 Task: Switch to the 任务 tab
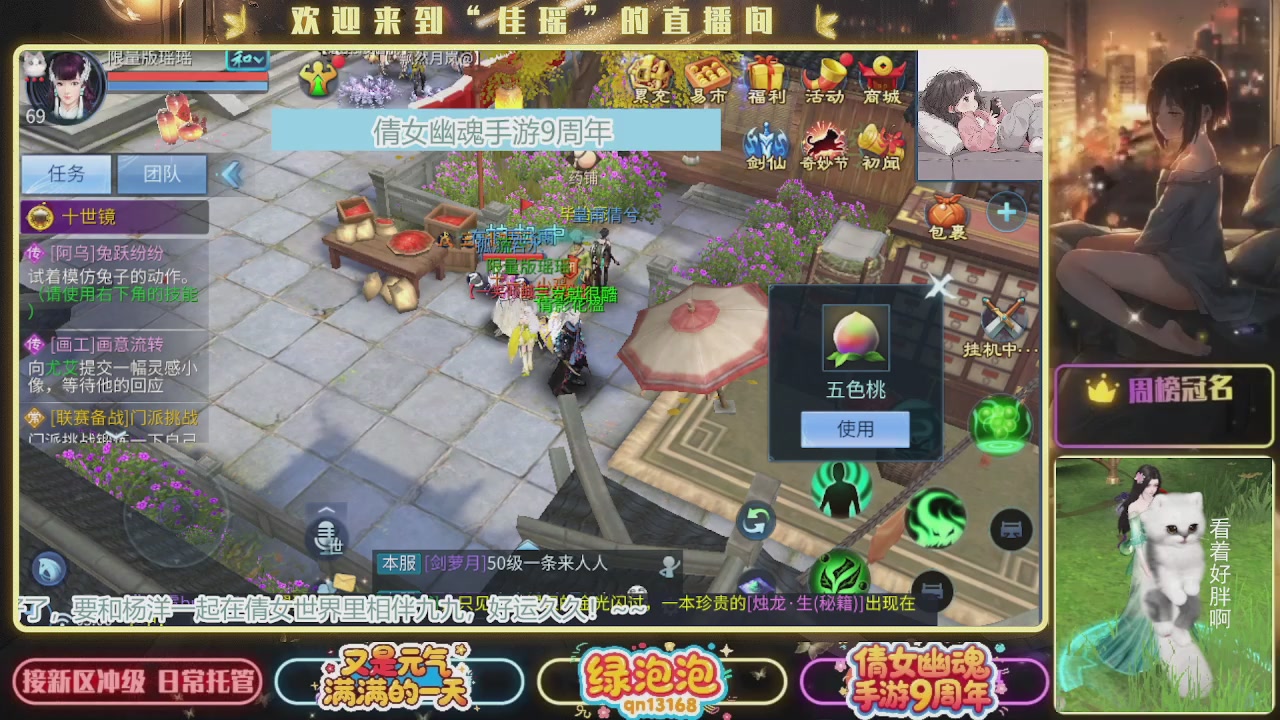(65, 174)
